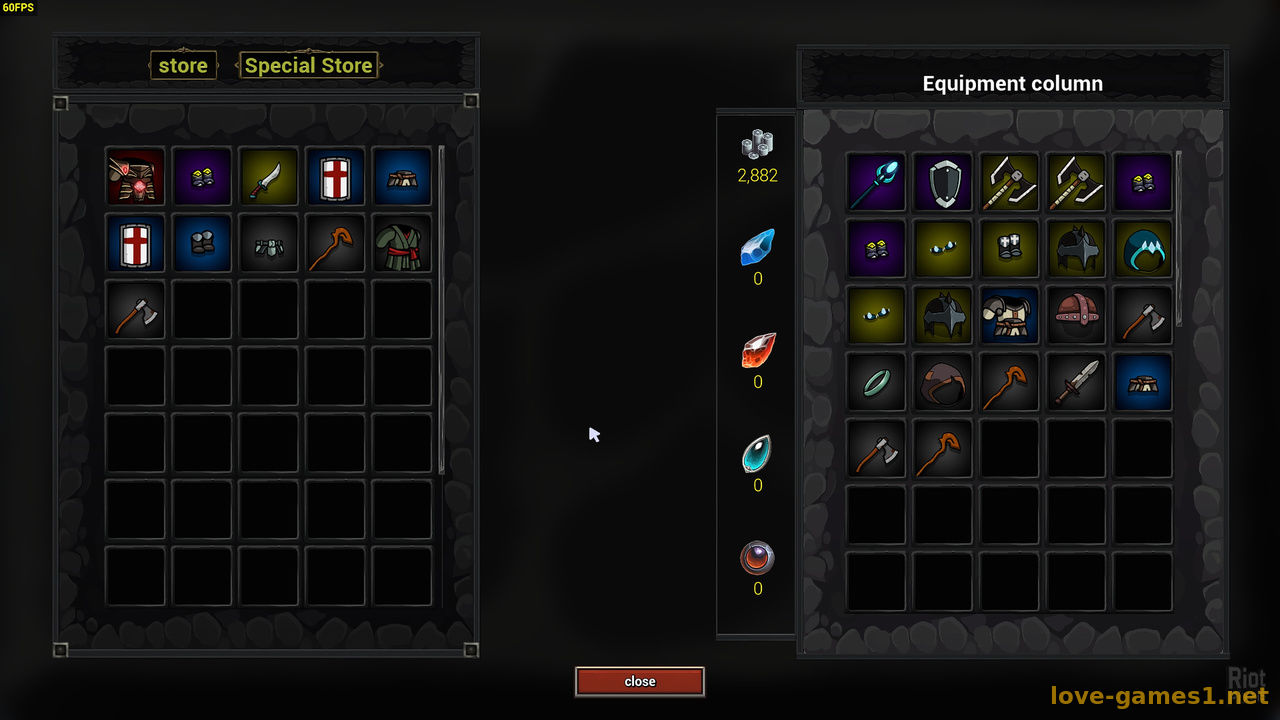Select the fur-collared armor on blue background
1280x720 pixels.
coord(1009,315)
